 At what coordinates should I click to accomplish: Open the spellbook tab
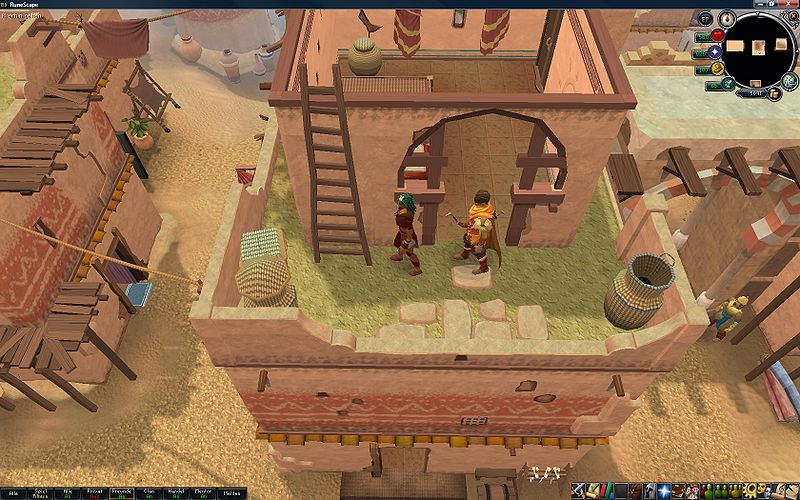click(x=678, y=490)
